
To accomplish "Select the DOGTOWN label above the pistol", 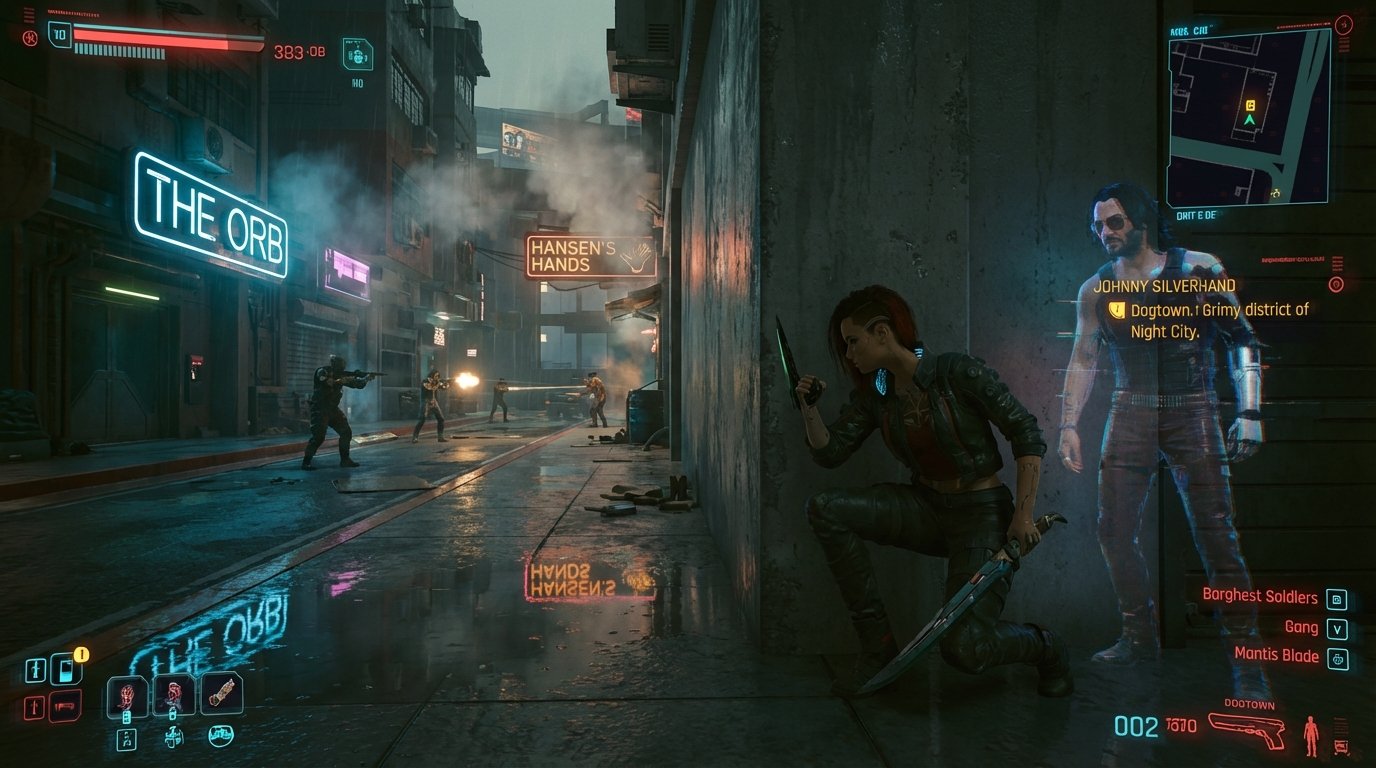I will 1249,704.
